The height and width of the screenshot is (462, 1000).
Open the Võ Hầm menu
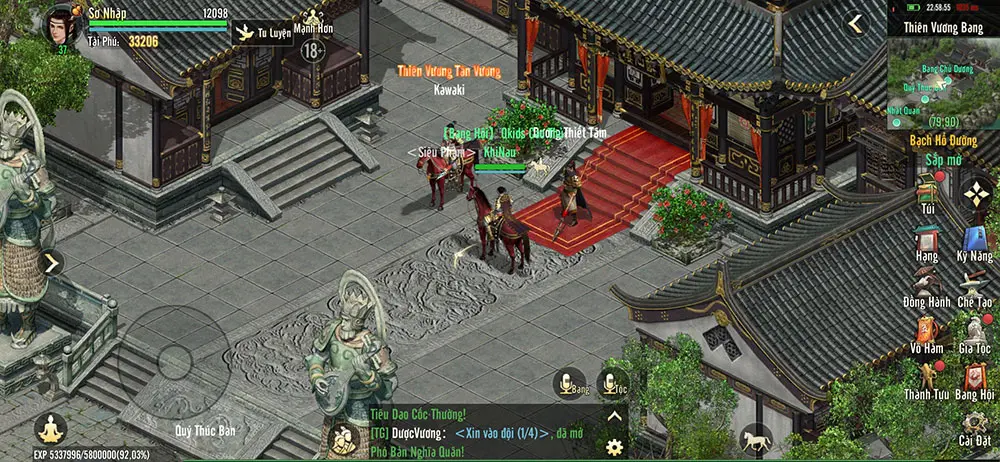tap(927, 331)
